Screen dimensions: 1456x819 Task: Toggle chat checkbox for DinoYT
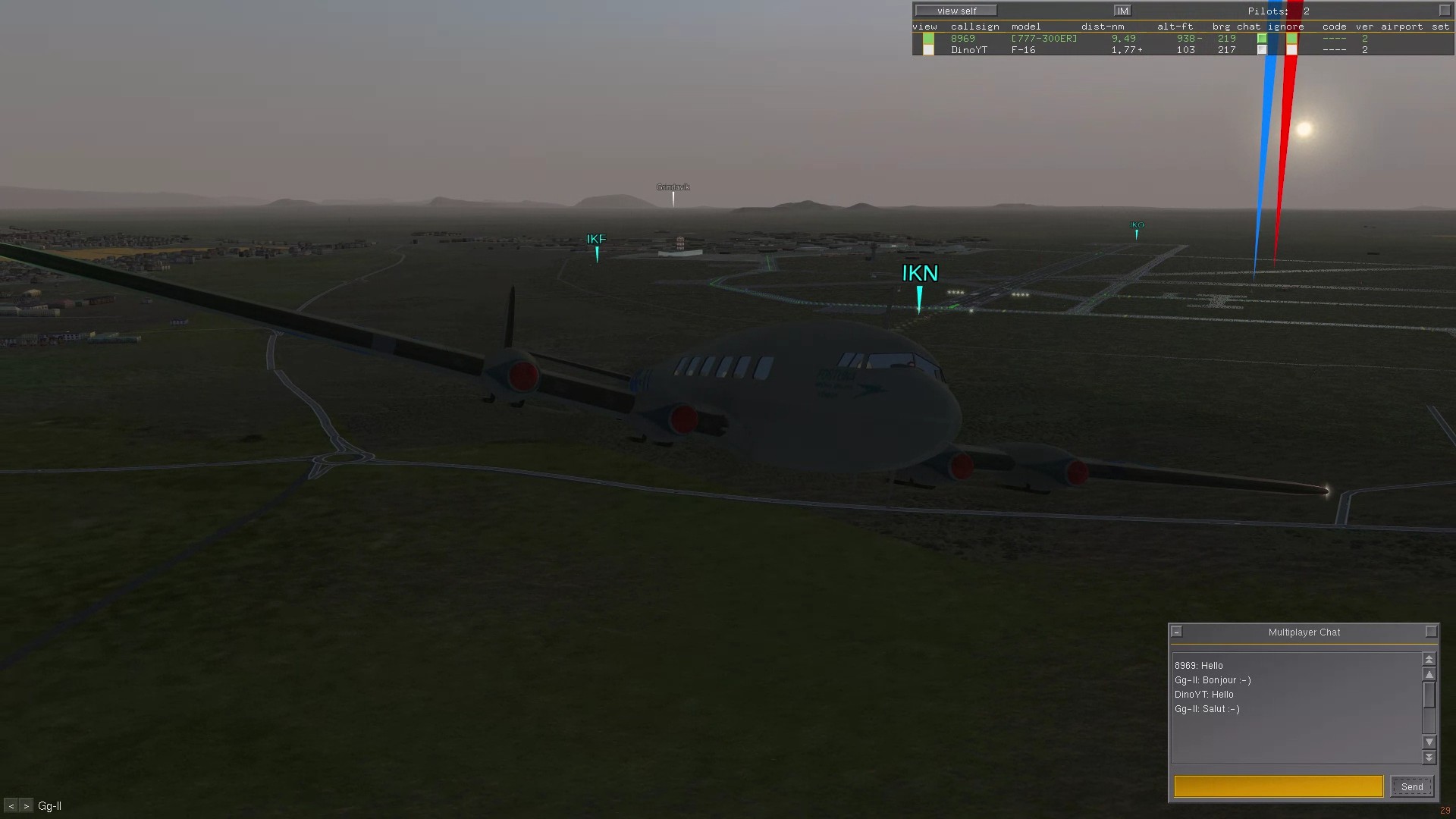pos(1262,50)
